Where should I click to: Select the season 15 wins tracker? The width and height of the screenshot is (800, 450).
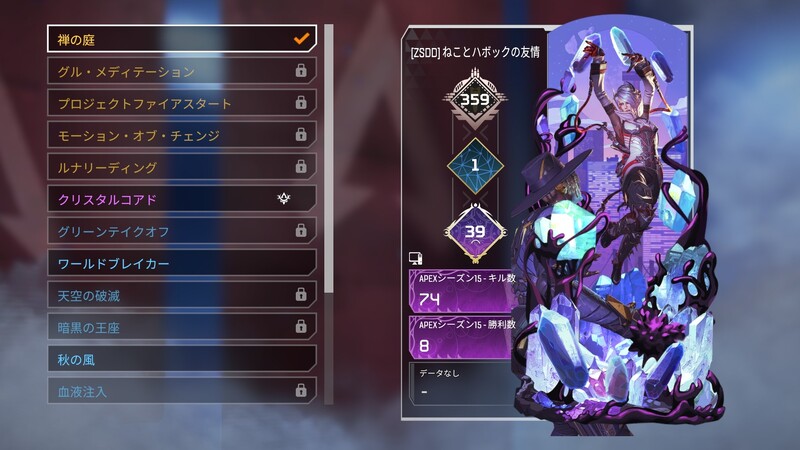(462, 337)
